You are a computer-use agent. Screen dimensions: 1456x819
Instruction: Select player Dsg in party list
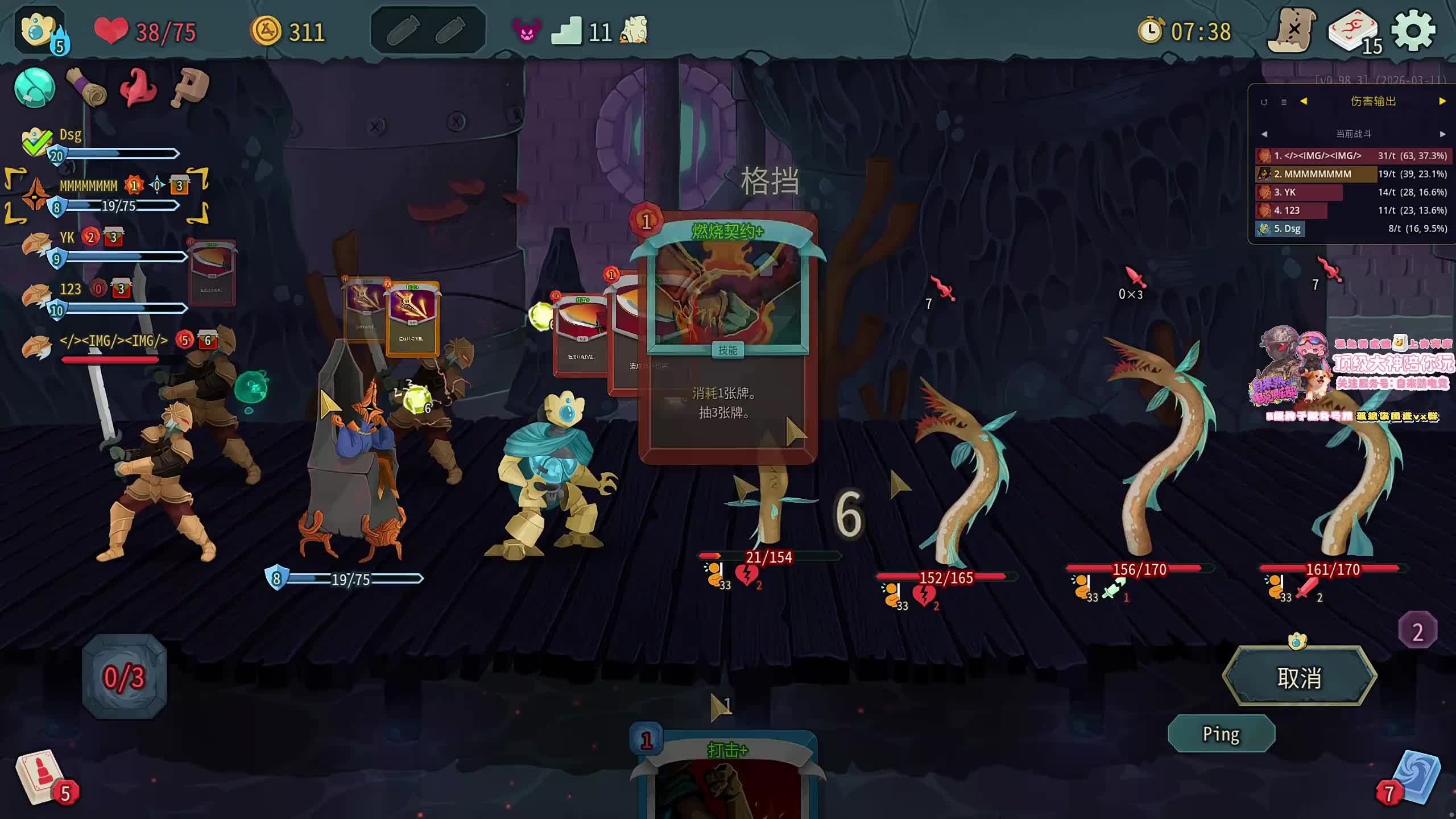pyautogui.click(x=71, y=135)
